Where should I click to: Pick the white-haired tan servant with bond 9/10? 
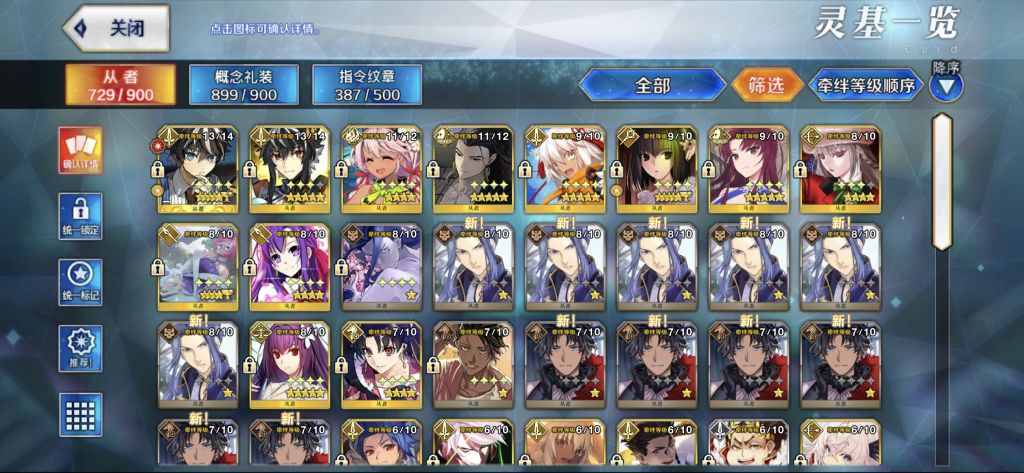[x=565, y=168]
